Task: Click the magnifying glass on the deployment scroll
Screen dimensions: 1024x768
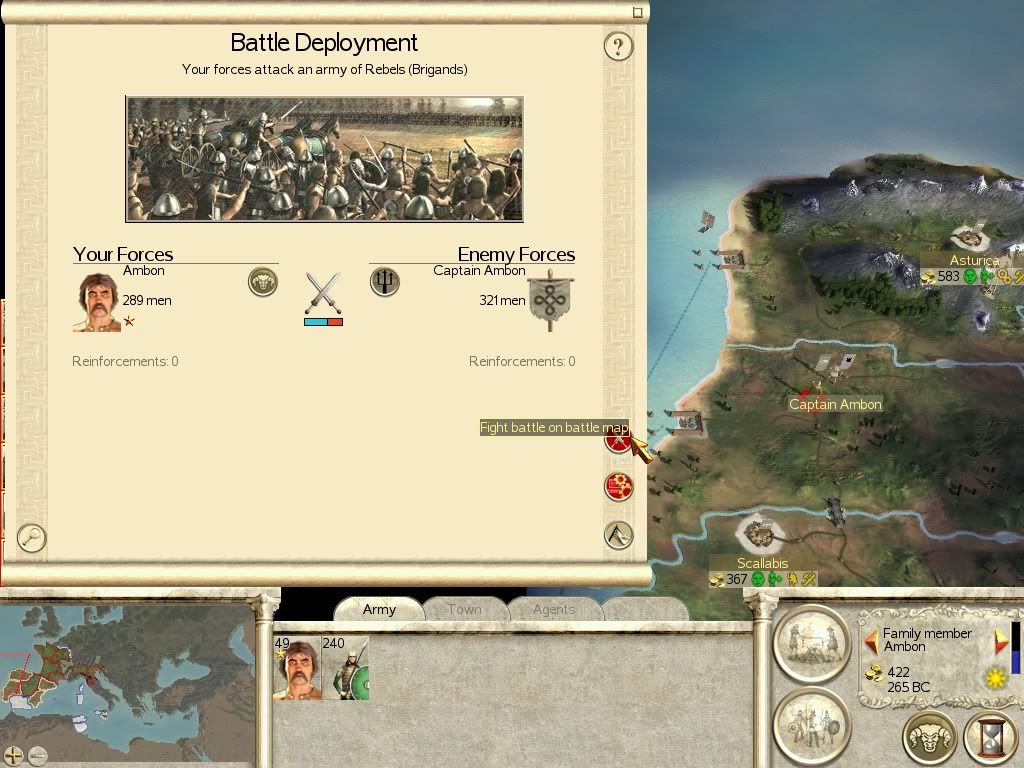Action: pyautogui.click(x=32, y=537)
